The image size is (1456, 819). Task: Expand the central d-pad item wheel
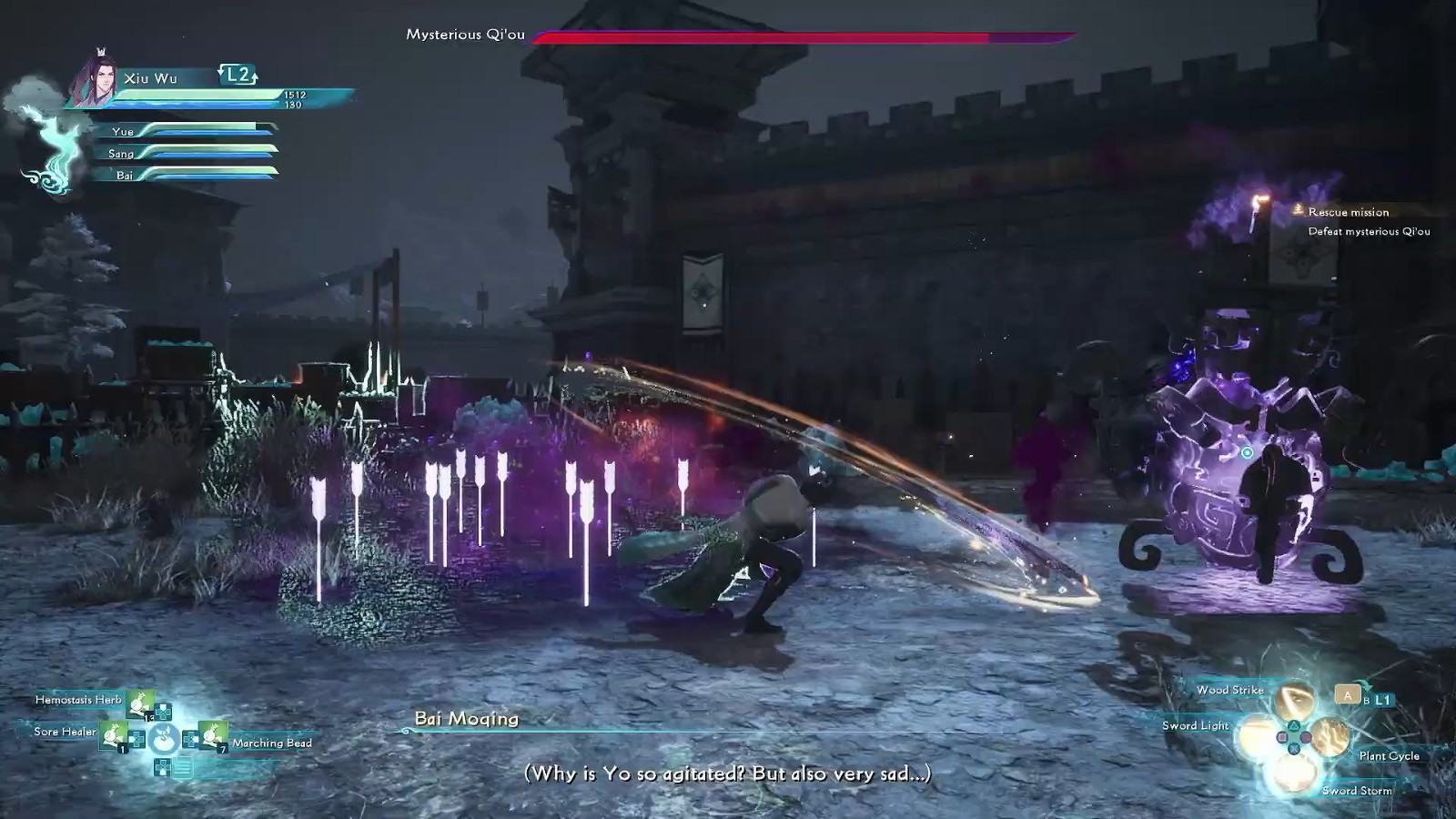click(x=163, y=738)
